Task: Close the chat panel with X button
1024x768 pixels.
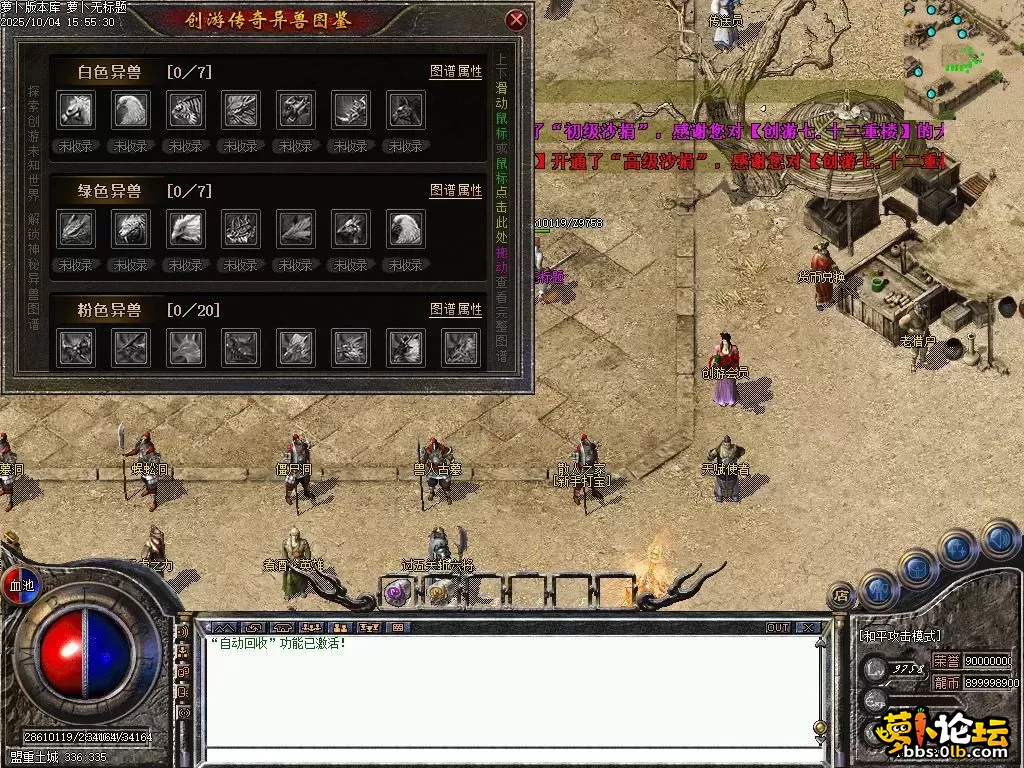Action: [808, 628]
